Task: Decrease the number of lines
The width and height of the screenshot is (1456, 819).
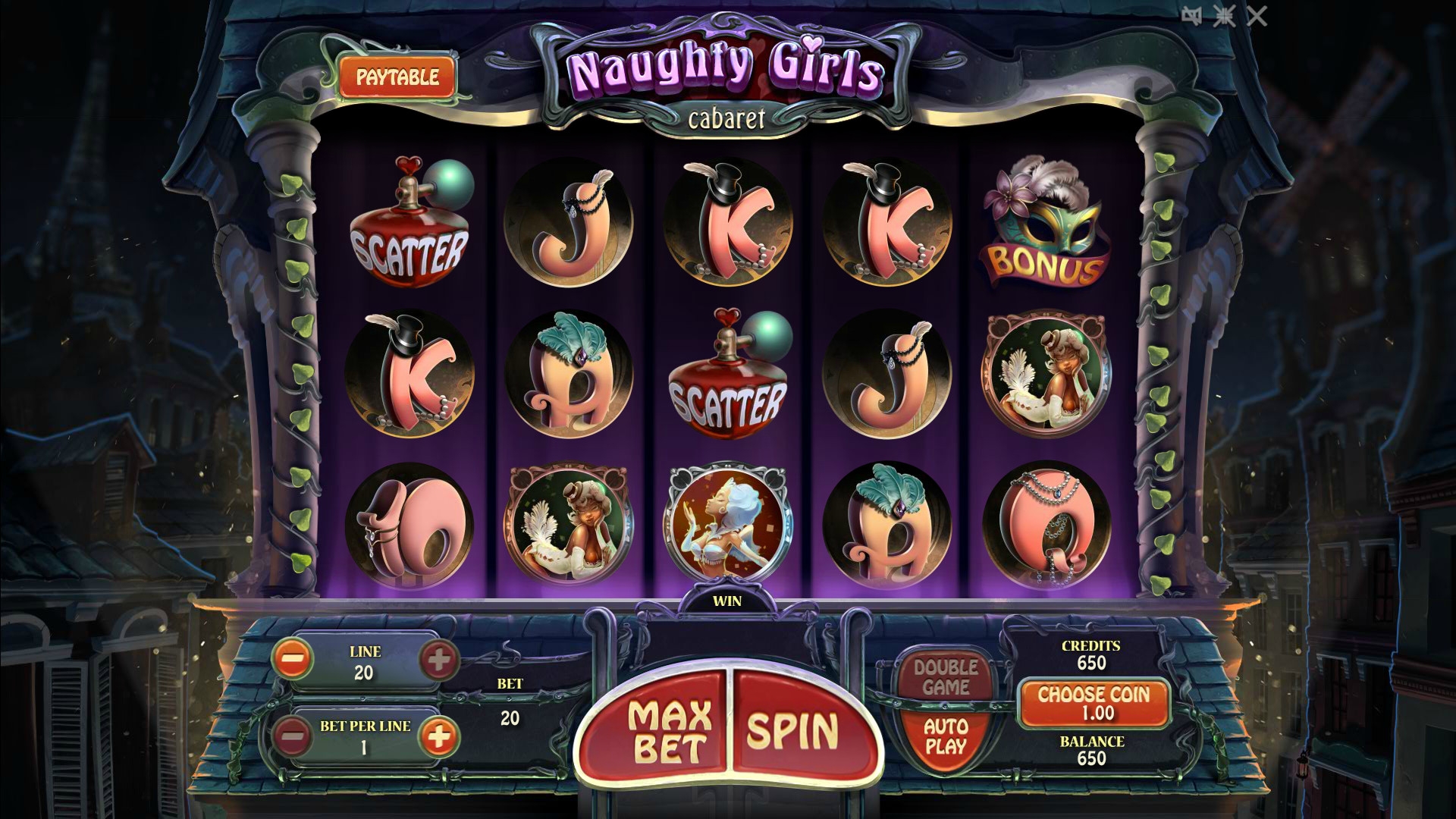Action: click(x=292, y=660)
